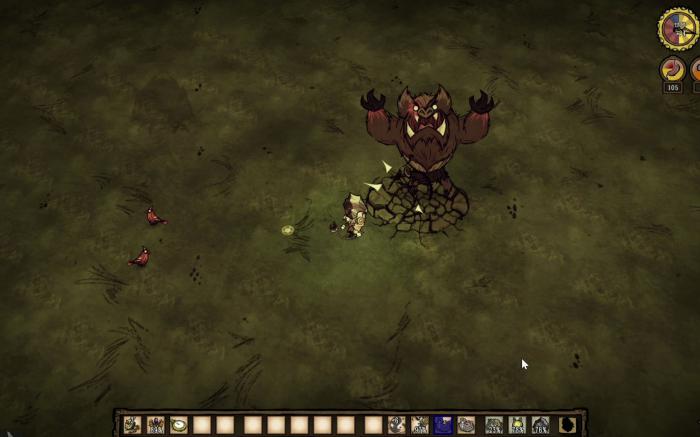The width and height of the screenshot is (700, 437).
Task: Select the compass item in the inventory
Action: [179, 425]
